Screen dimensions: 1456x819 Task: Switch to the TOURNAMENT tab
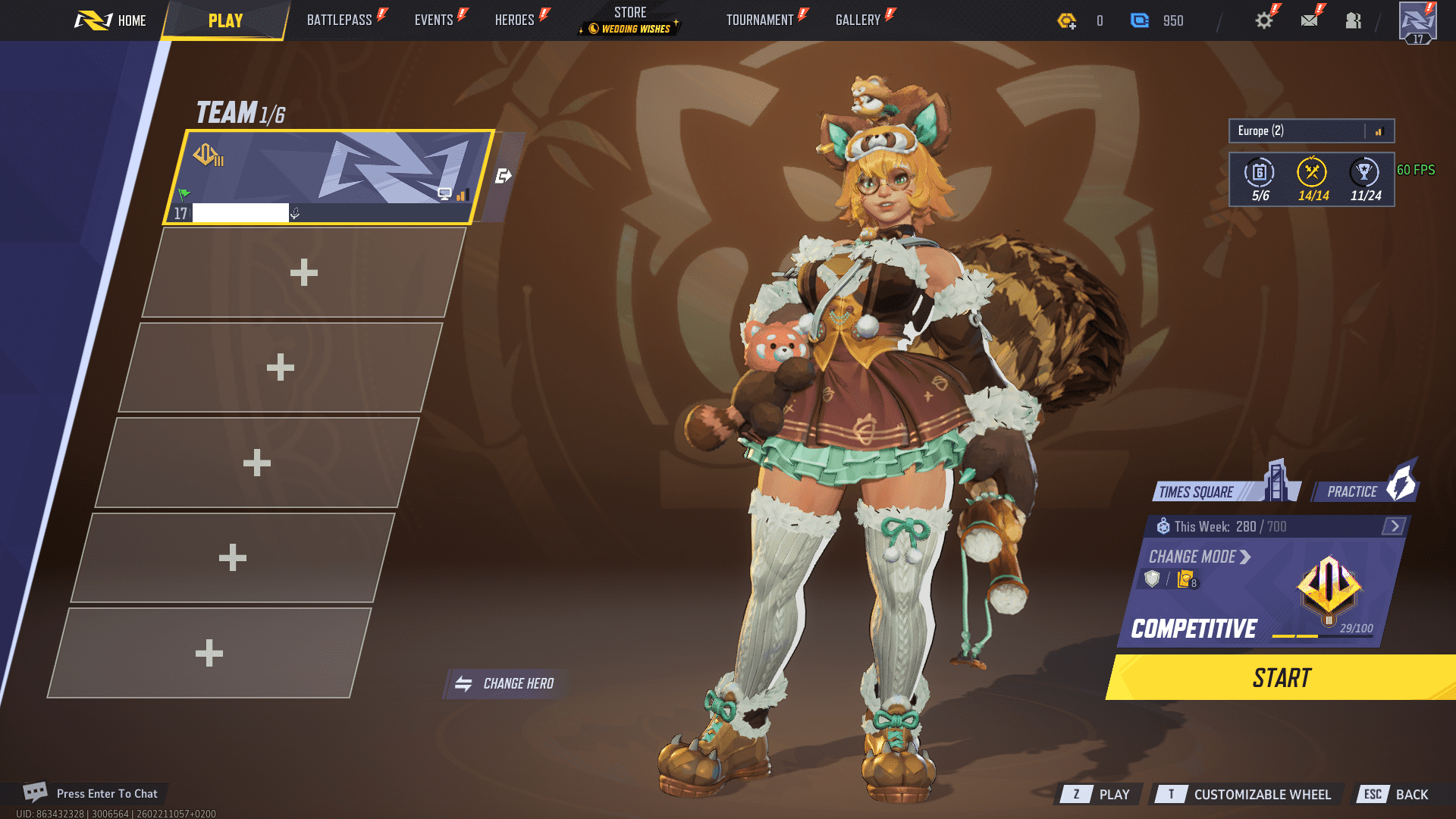coord(760,20)
